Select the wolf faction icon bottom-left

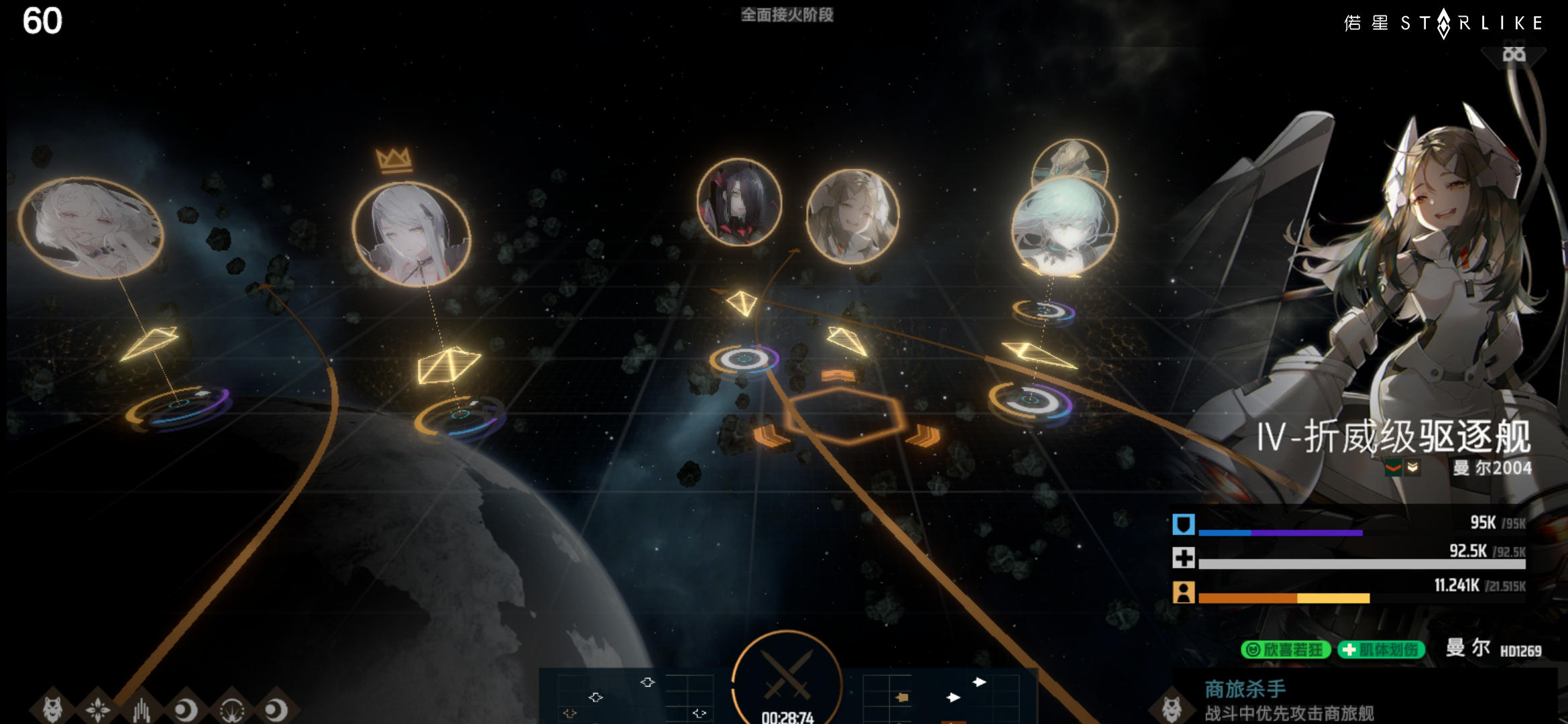pos(52,709)
